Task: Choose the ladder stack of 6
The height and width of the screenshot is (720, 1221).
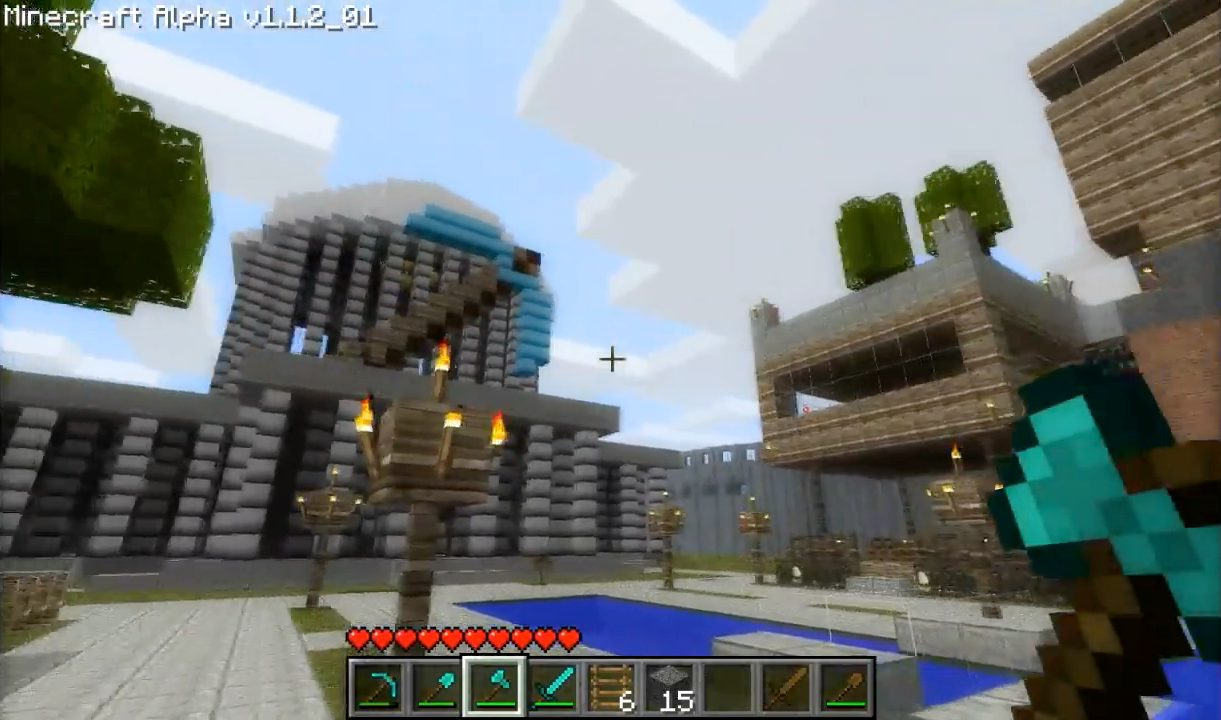Action: (x=611, y=687)
